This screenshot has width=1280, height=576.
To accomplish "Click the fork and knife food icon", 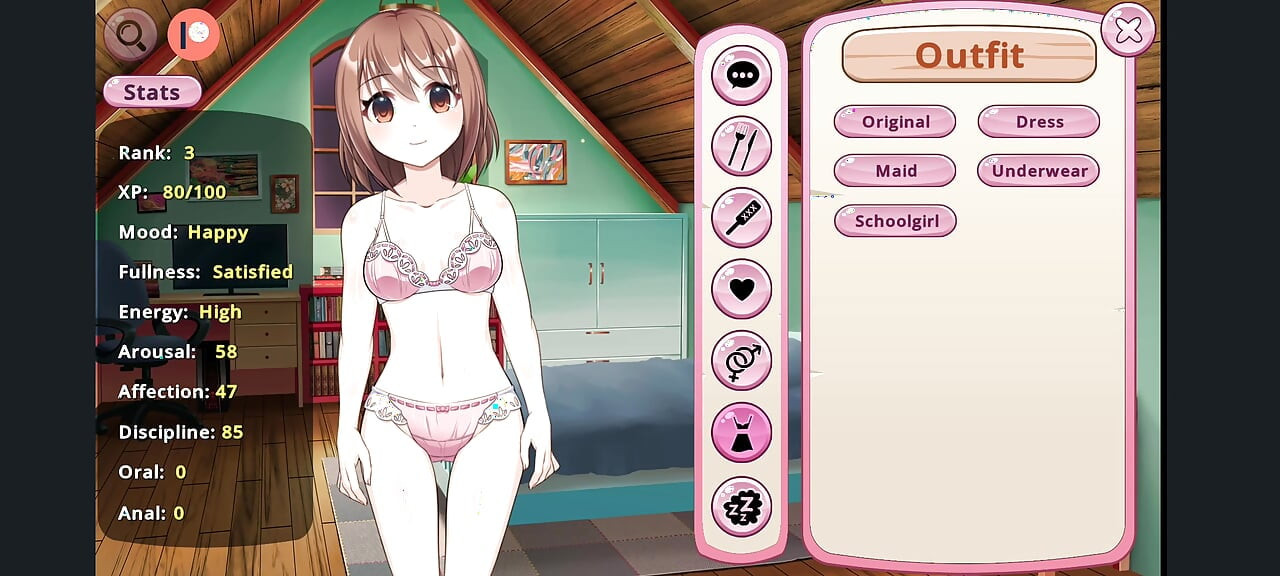I will coord(741,146).
